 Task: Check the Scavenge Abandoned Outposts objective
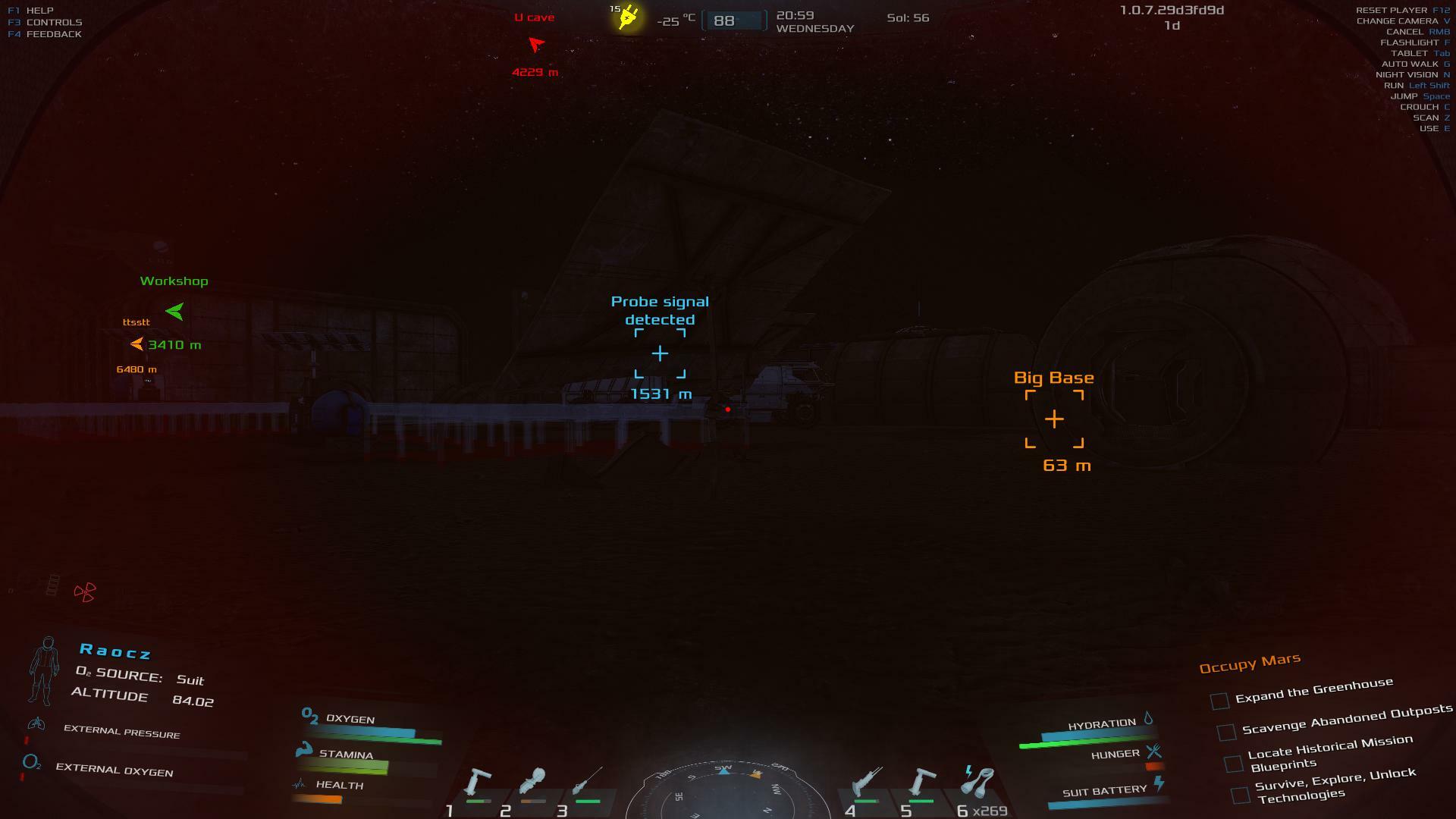1226,732
